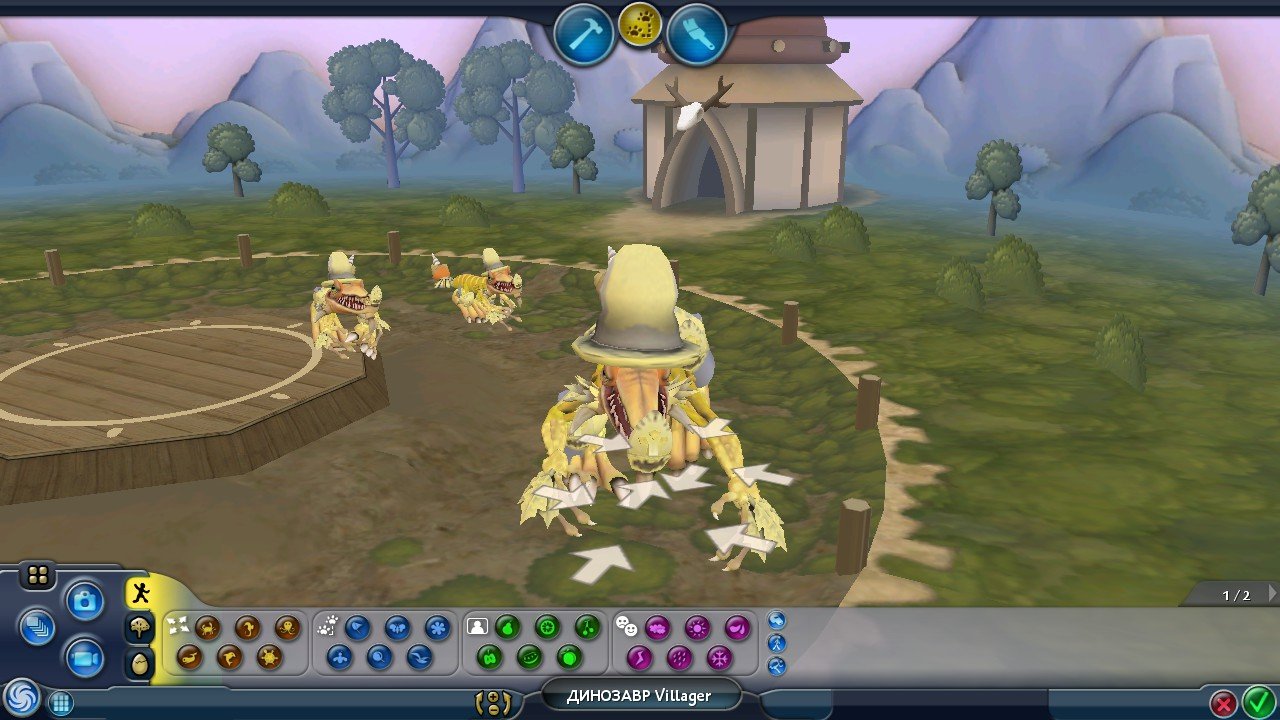Open the paintbrush paint mode
Viewport: 1280px width, 720px height.
(x=696, y=34)
